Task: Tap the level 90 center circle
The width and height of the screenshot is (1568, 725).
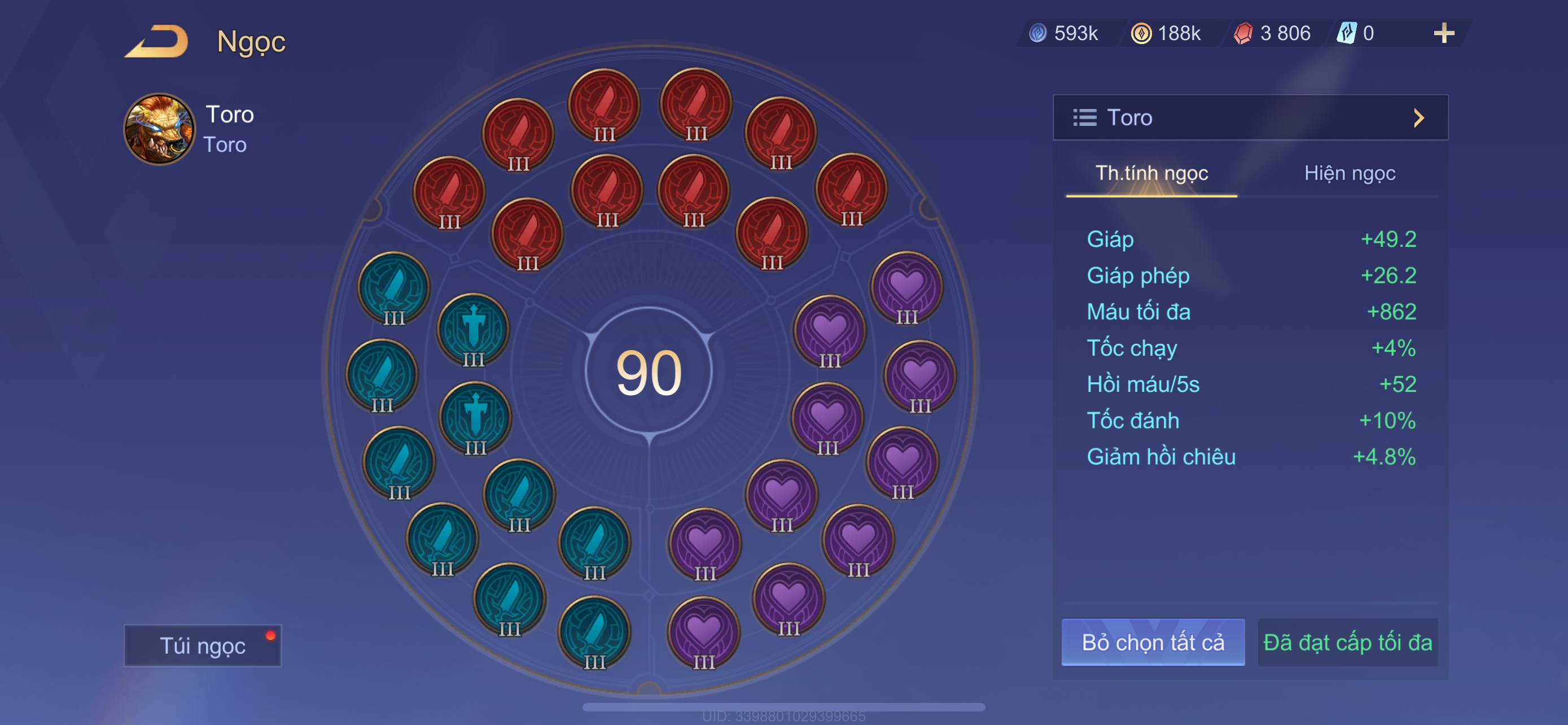Action: pyautogui.click(x=649, y=372)
